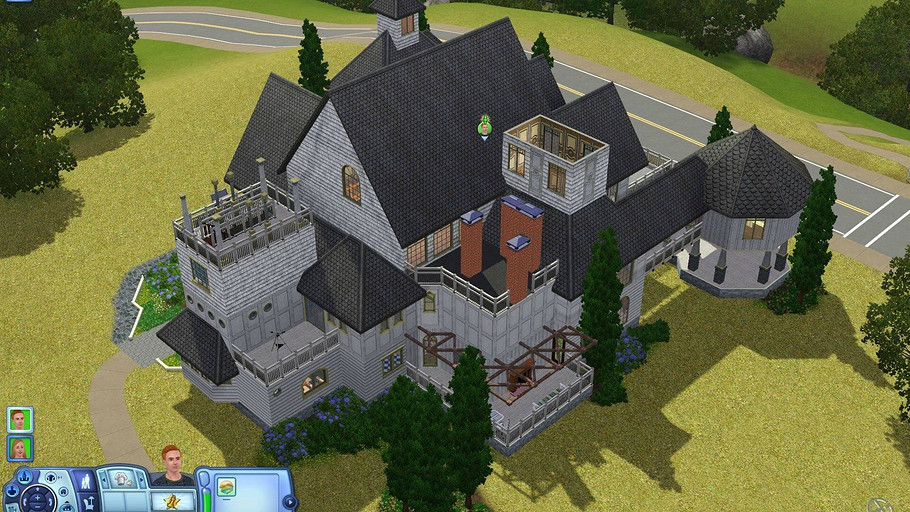The width and height of the screenshot is (910, 512).
Task: Open the gold star lifetime wish icon
Action: coord(172,499)
